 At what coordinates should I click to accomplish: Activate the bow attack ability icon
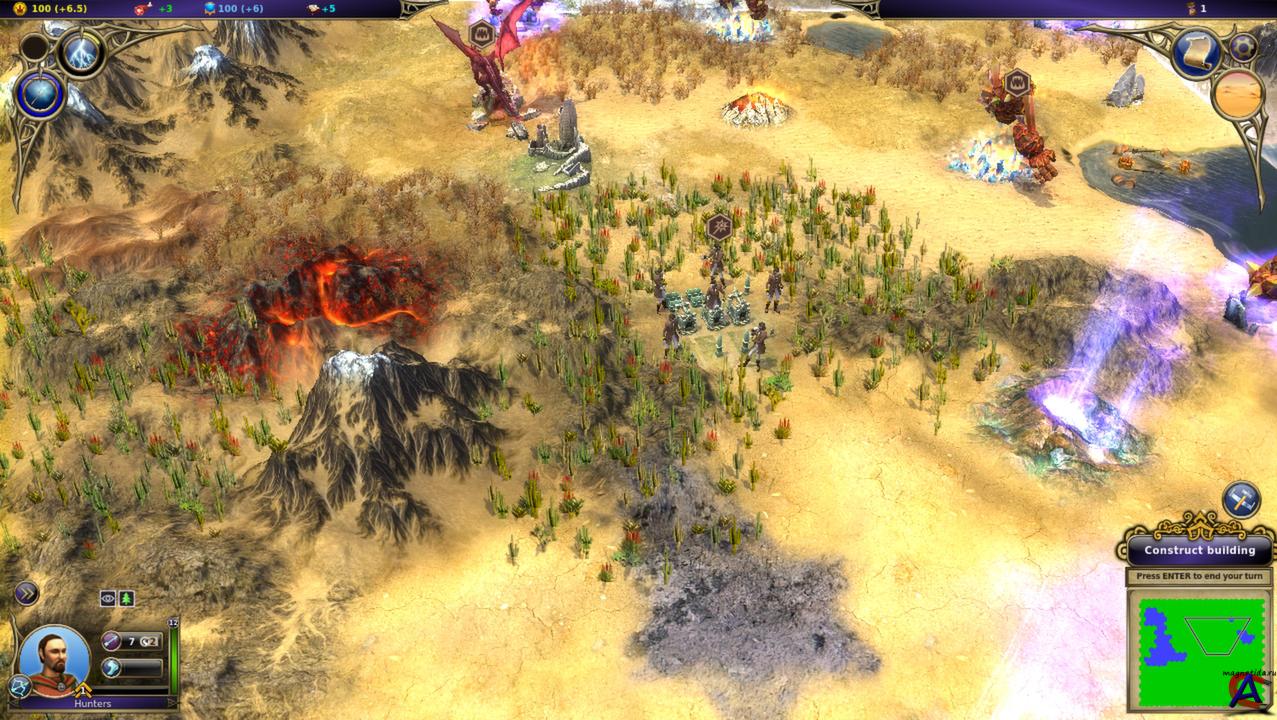tap(20, 686)
